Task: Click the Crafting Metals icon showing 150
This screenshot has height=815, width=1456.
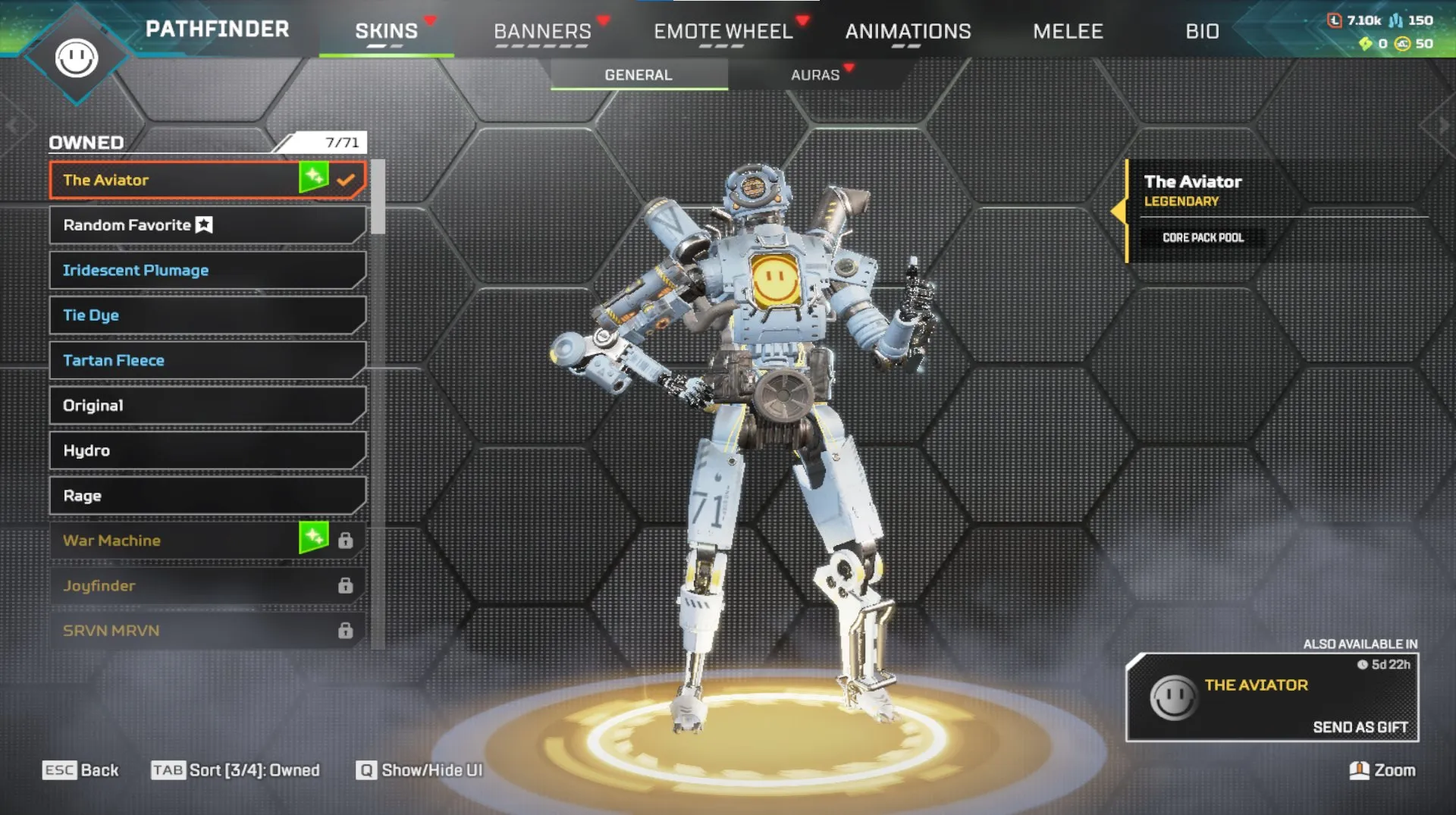Action: [x=1395, y=19]
